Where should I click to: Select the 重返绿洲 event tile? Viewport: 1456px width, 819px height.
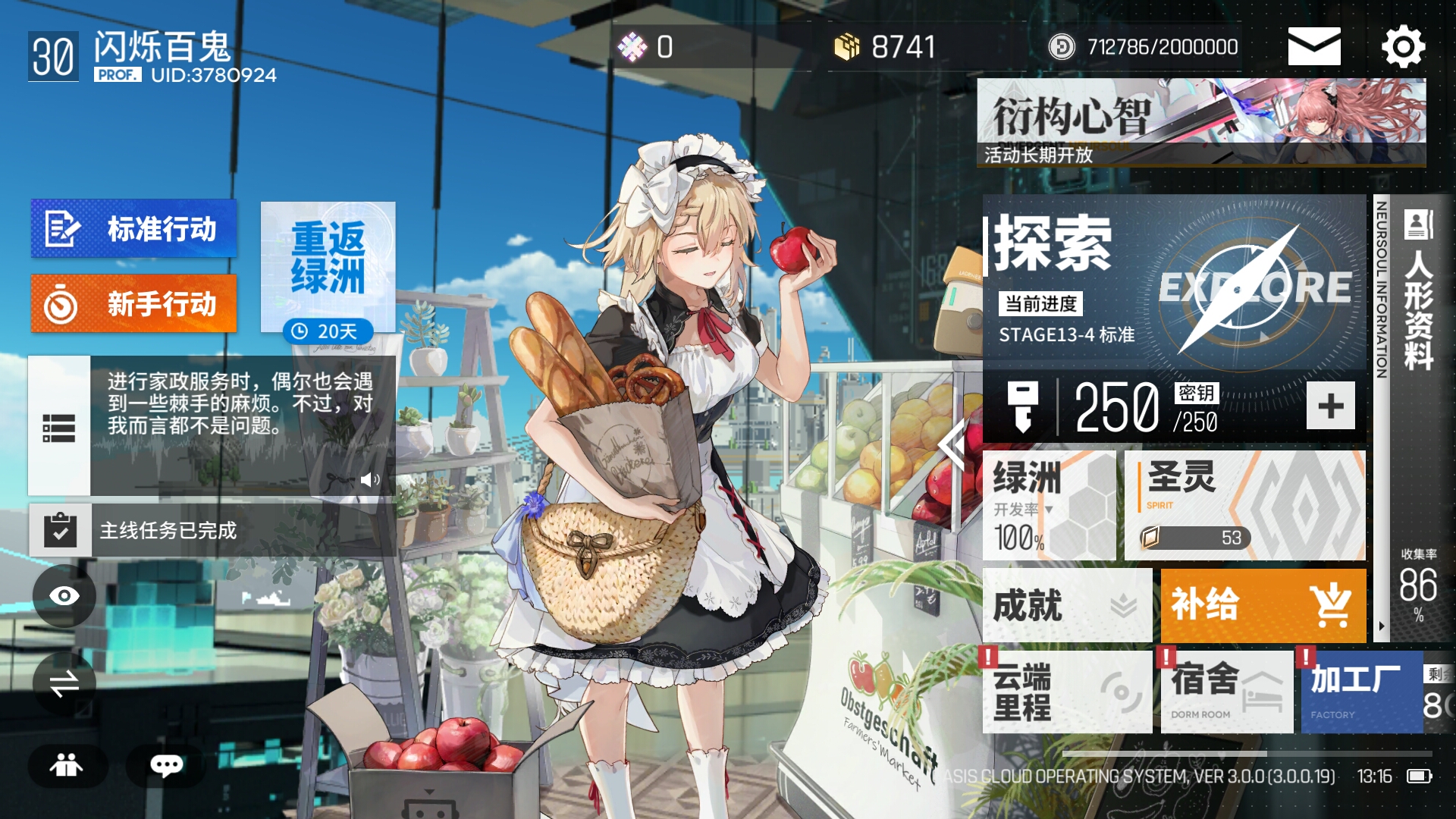(328, 265)
